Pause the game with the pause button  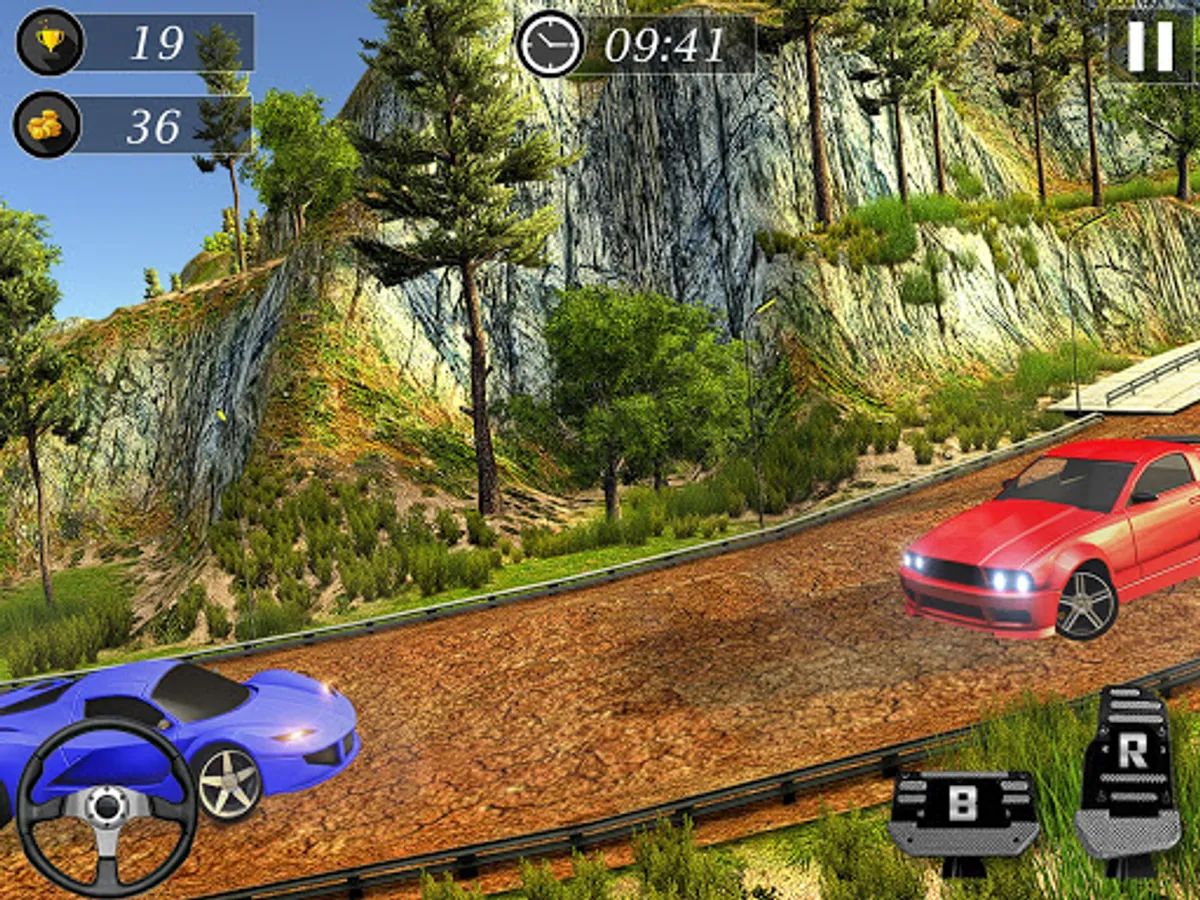point(1151,46)
